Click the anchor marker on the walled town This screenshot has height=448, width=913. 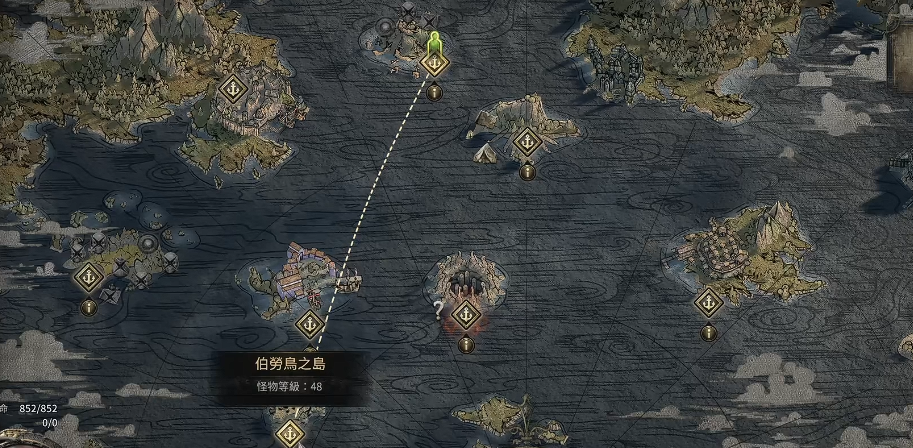coord(233,88)
